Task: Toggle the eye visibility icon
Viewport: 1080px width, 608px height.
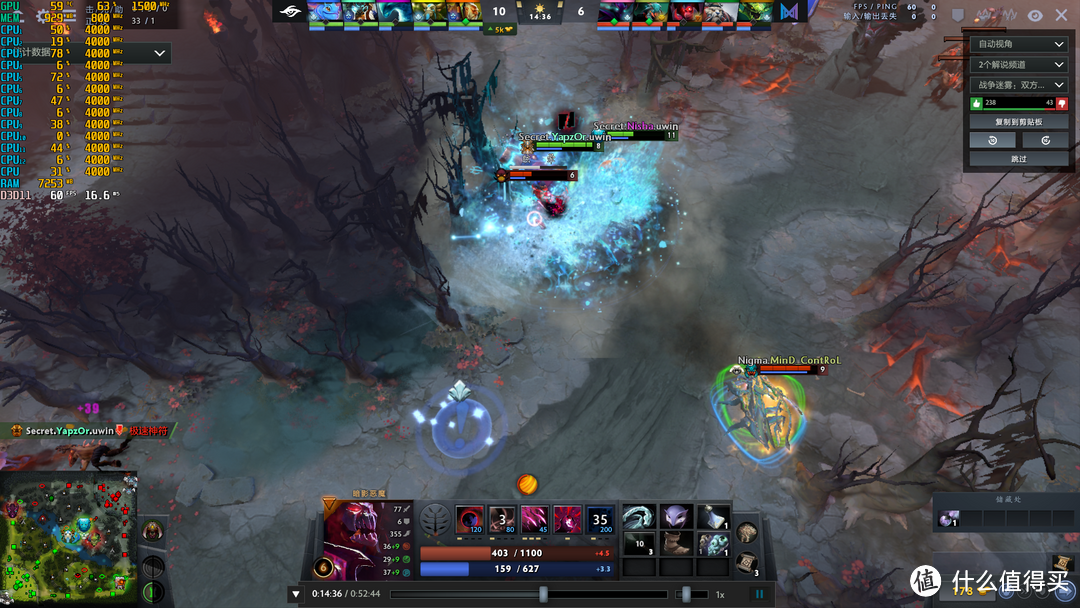Action: pyautogui.click(x=1035, y=15)
